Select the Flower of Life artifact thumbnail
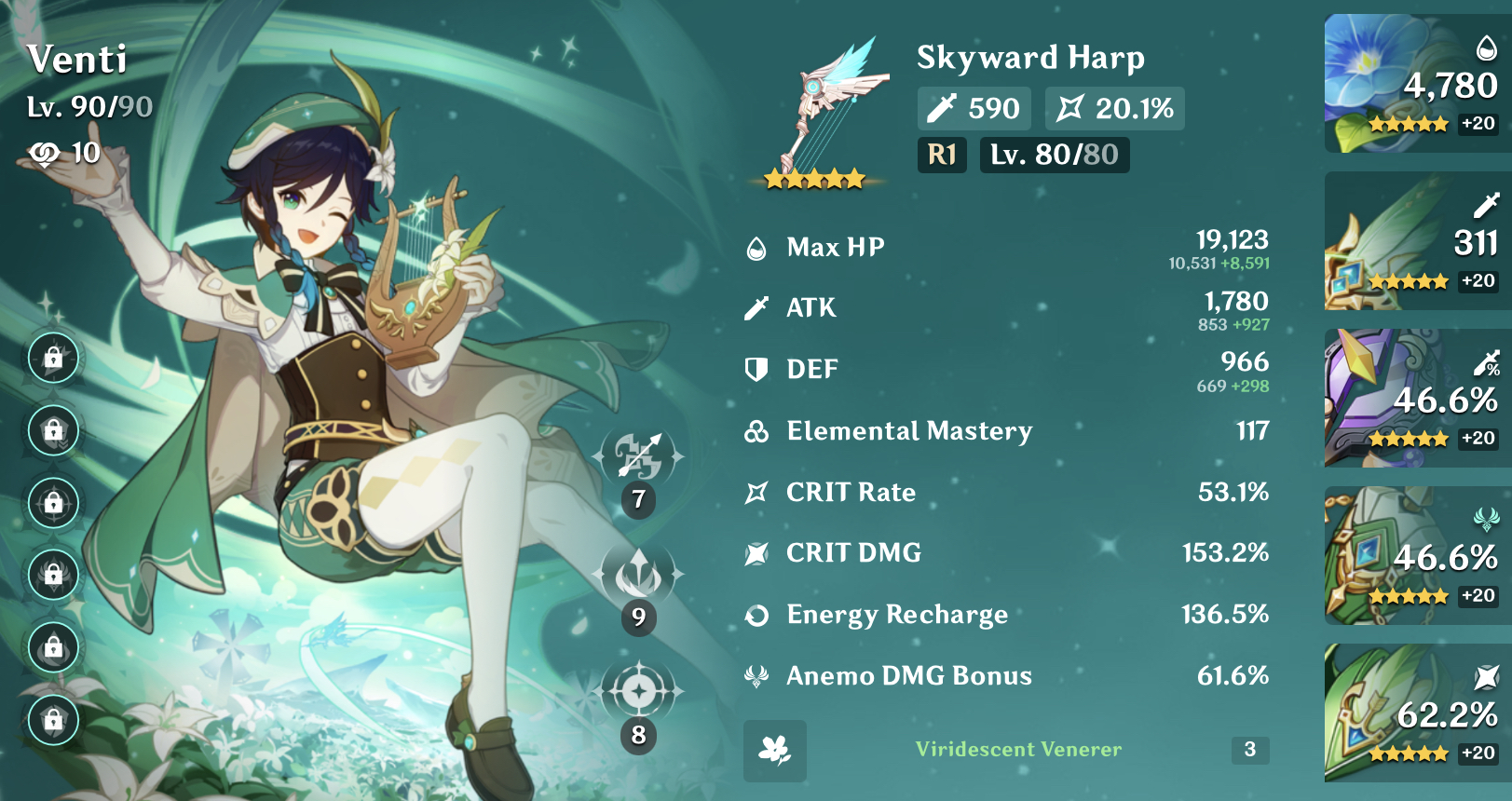Screen dimensions: 1512x801 [x=1412, y=82]
